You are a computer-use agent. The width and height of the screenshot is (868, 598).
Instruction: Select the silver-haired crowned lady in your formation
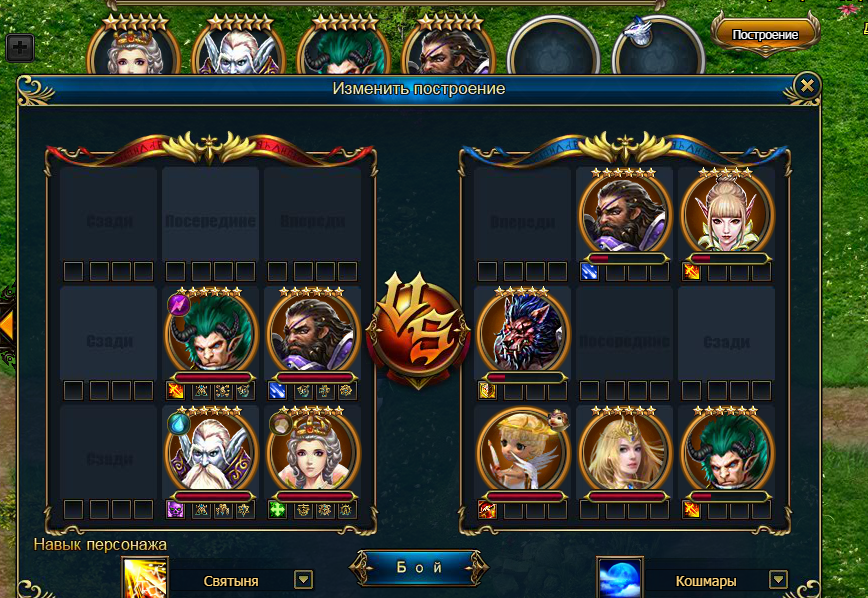[x=314, y=450]
